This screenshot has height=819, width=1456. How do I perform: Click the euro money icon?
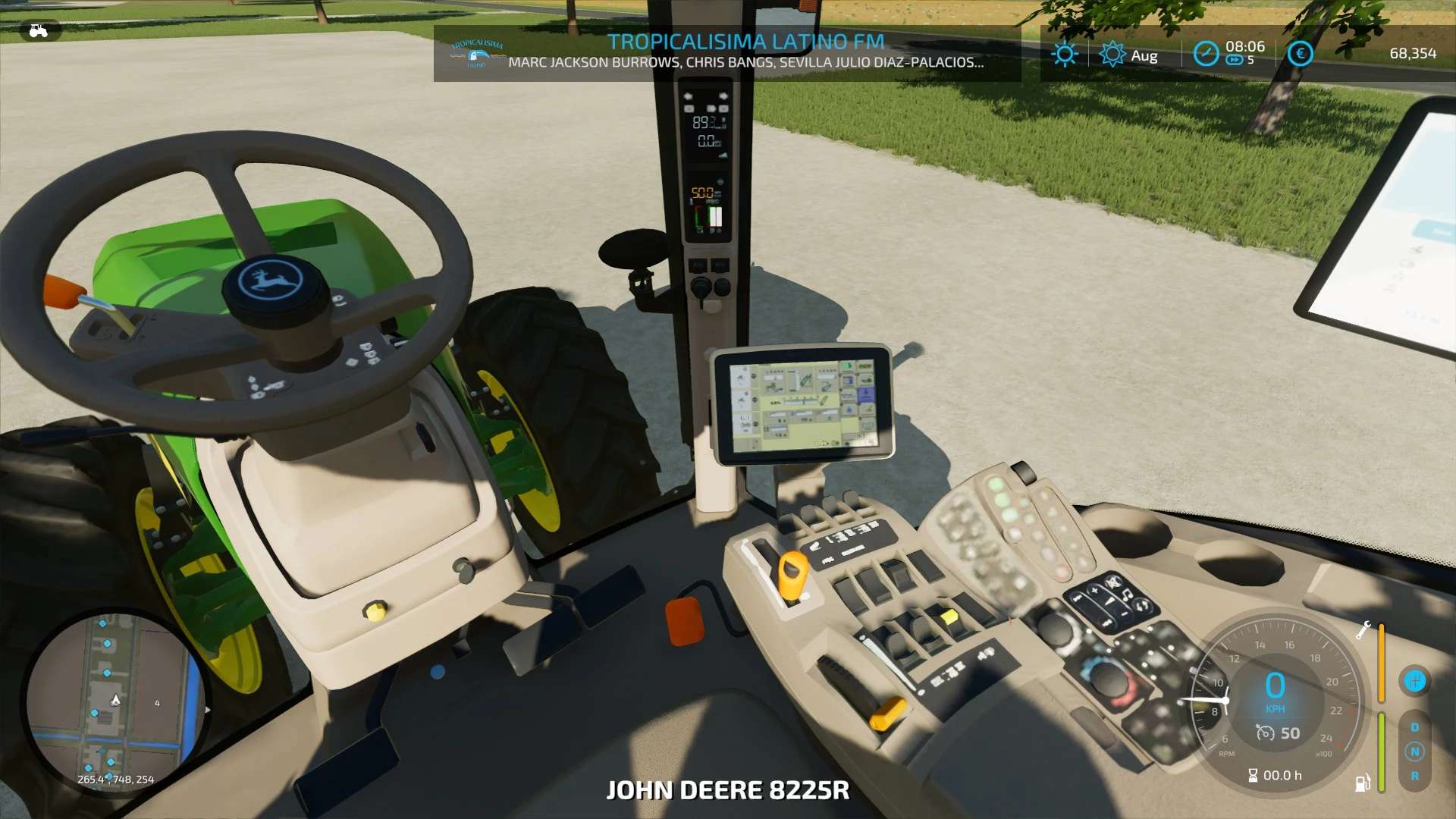click(x=1300, y=53)
